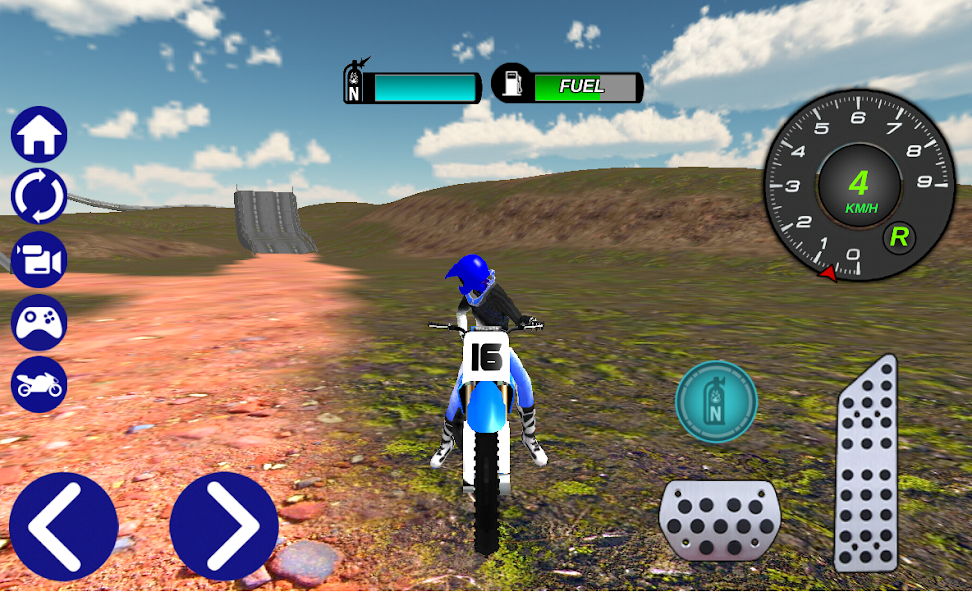This screenshot has width=972, height=592.
Task: Toggle the green R reverse button
Action: click(899, 237)
